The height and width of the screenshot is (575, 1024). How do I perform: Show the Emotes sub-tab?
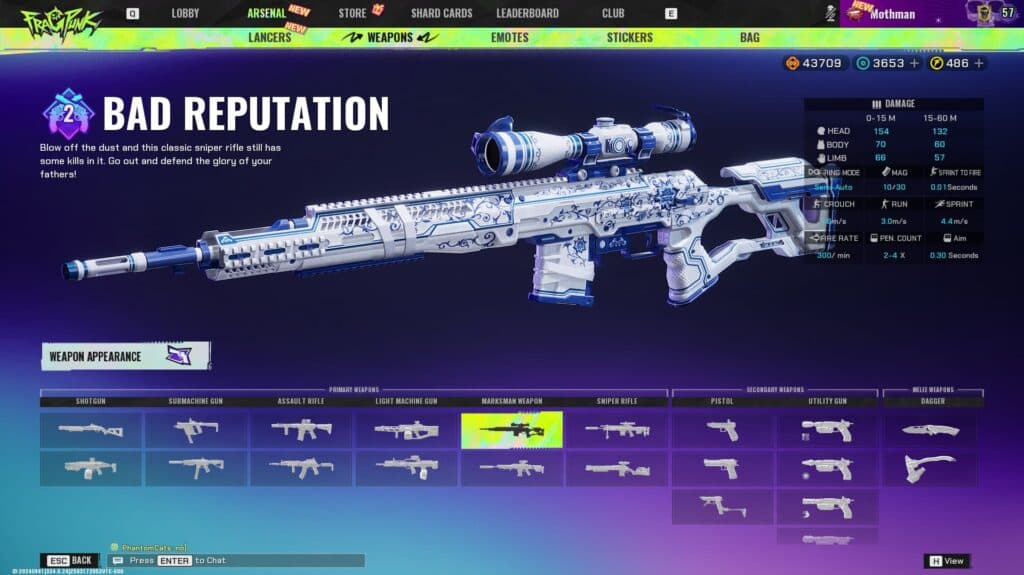510,37
